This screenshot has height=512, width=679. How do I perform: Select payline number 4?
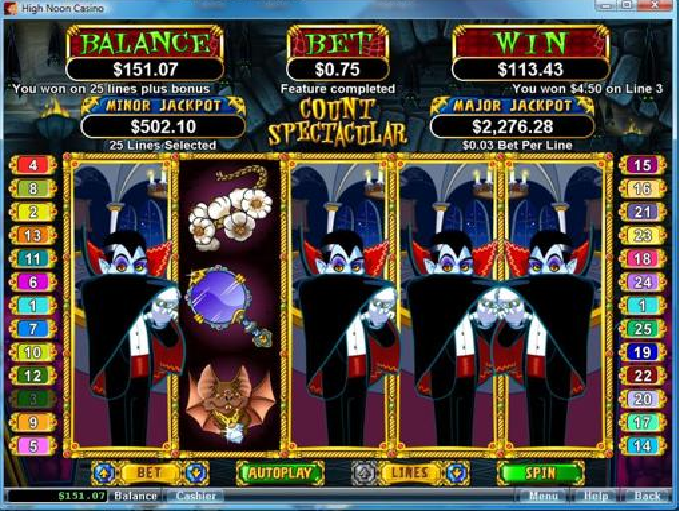pos(34,165)
